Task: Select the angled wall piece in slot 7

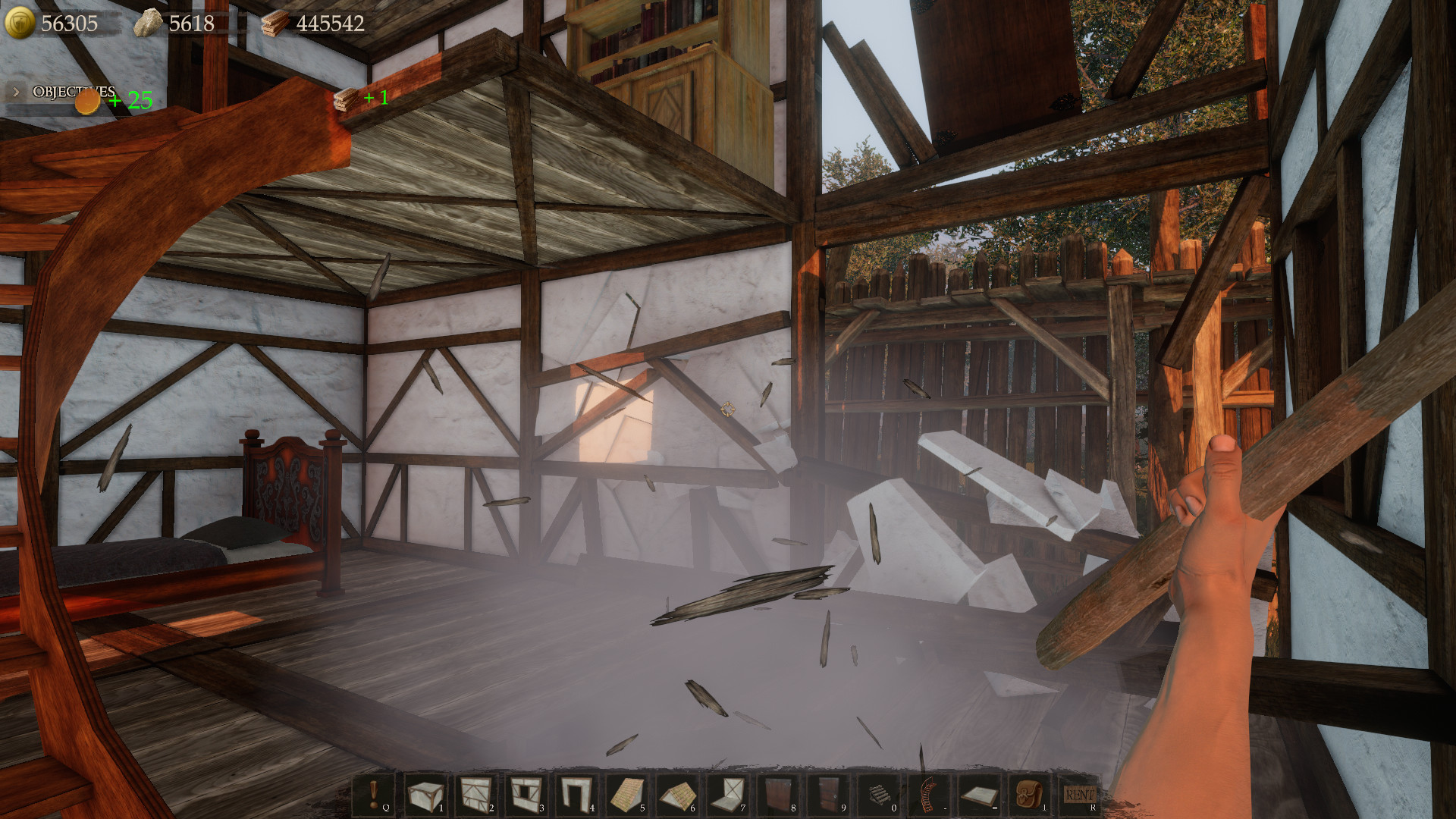Action: coord(727,794)
